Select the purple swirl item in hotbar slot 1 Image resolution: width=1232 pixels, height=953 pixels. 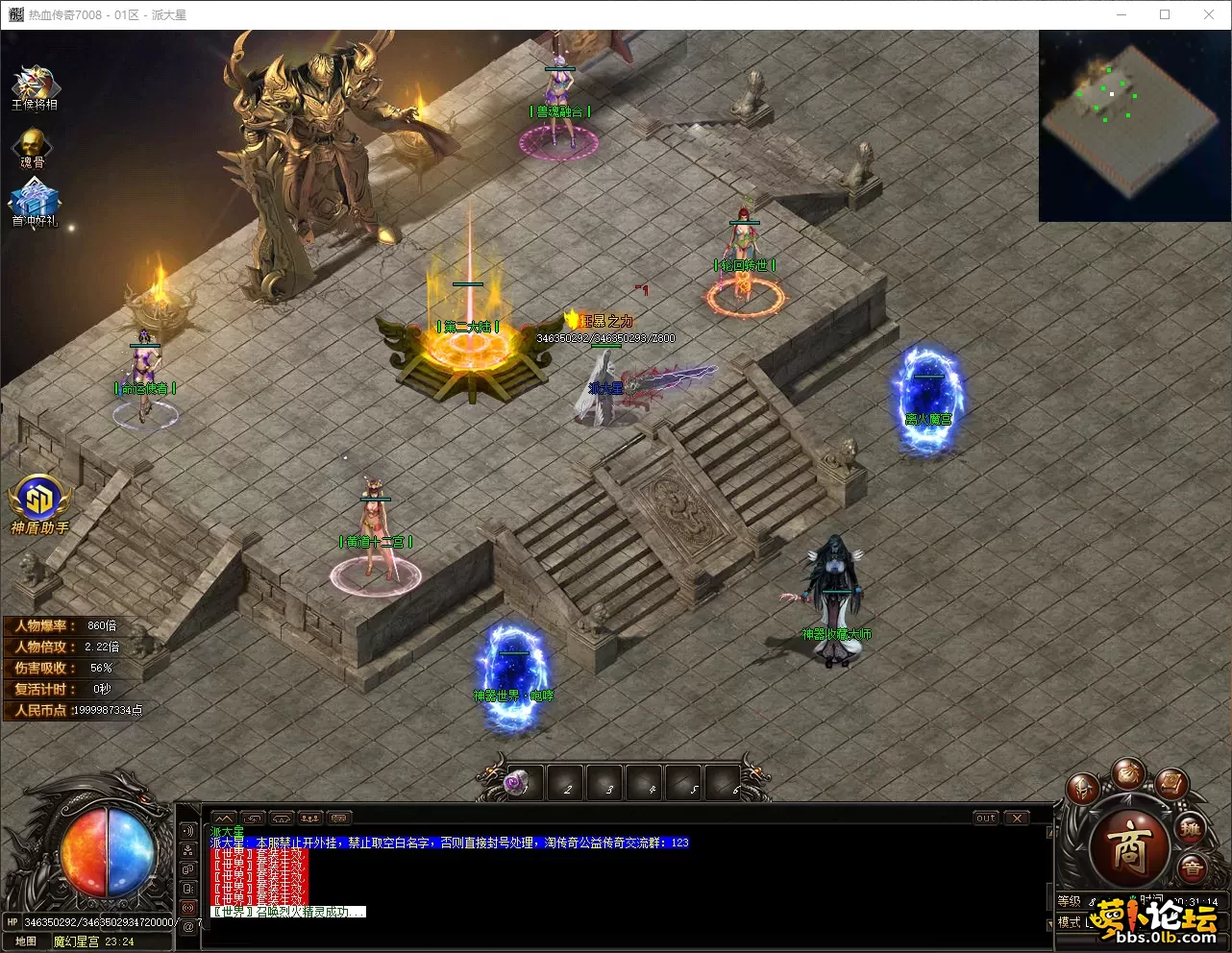(x=519, y=784)
